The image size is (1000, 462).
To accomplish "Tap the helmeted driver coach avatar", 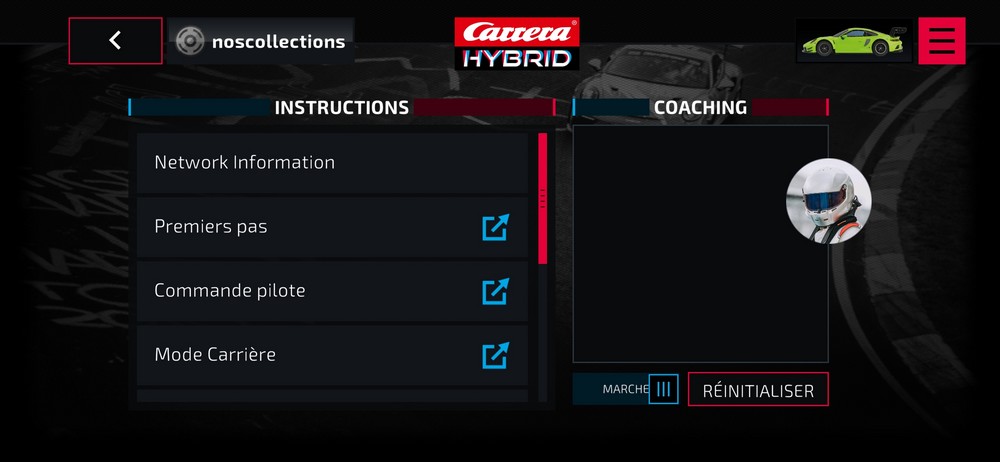I will (828, 201).
